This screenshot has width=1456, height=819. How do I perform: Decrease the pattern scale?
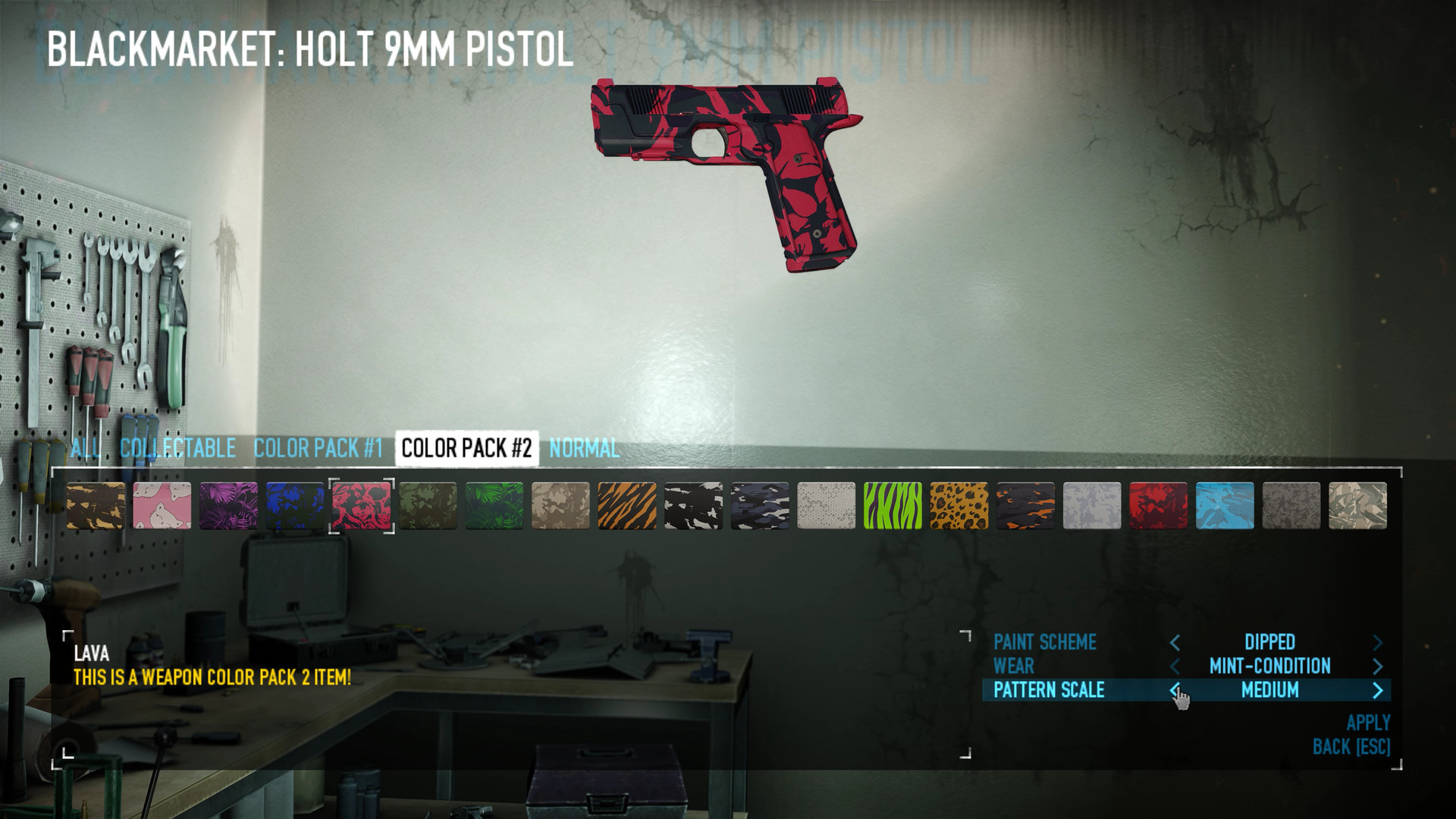point(1175,690)
